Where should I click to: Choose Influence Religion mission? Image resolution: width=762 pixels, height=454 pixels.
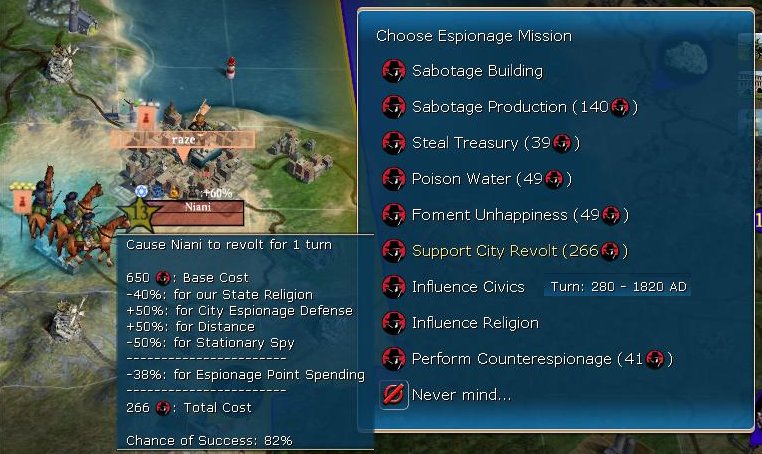[474, 323]
